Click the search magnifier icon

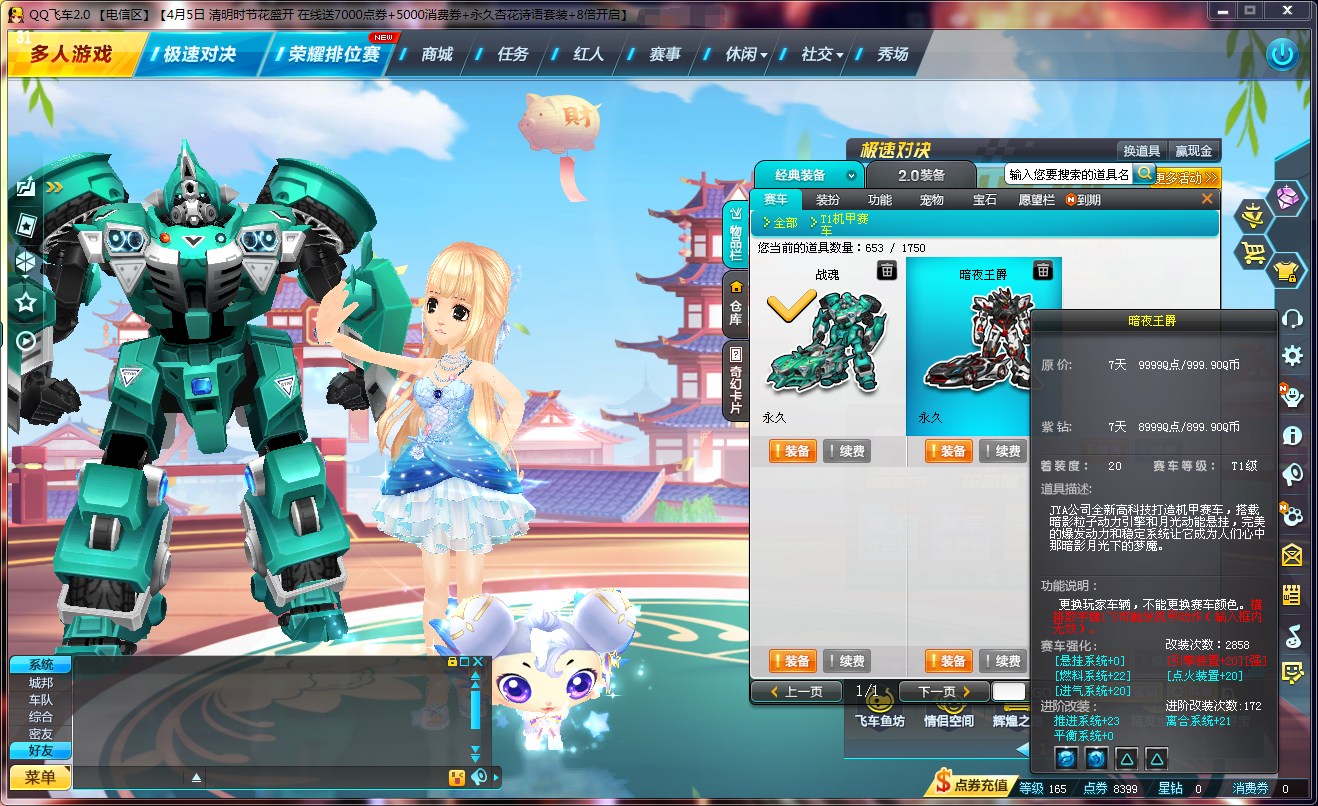point(1146,173)
